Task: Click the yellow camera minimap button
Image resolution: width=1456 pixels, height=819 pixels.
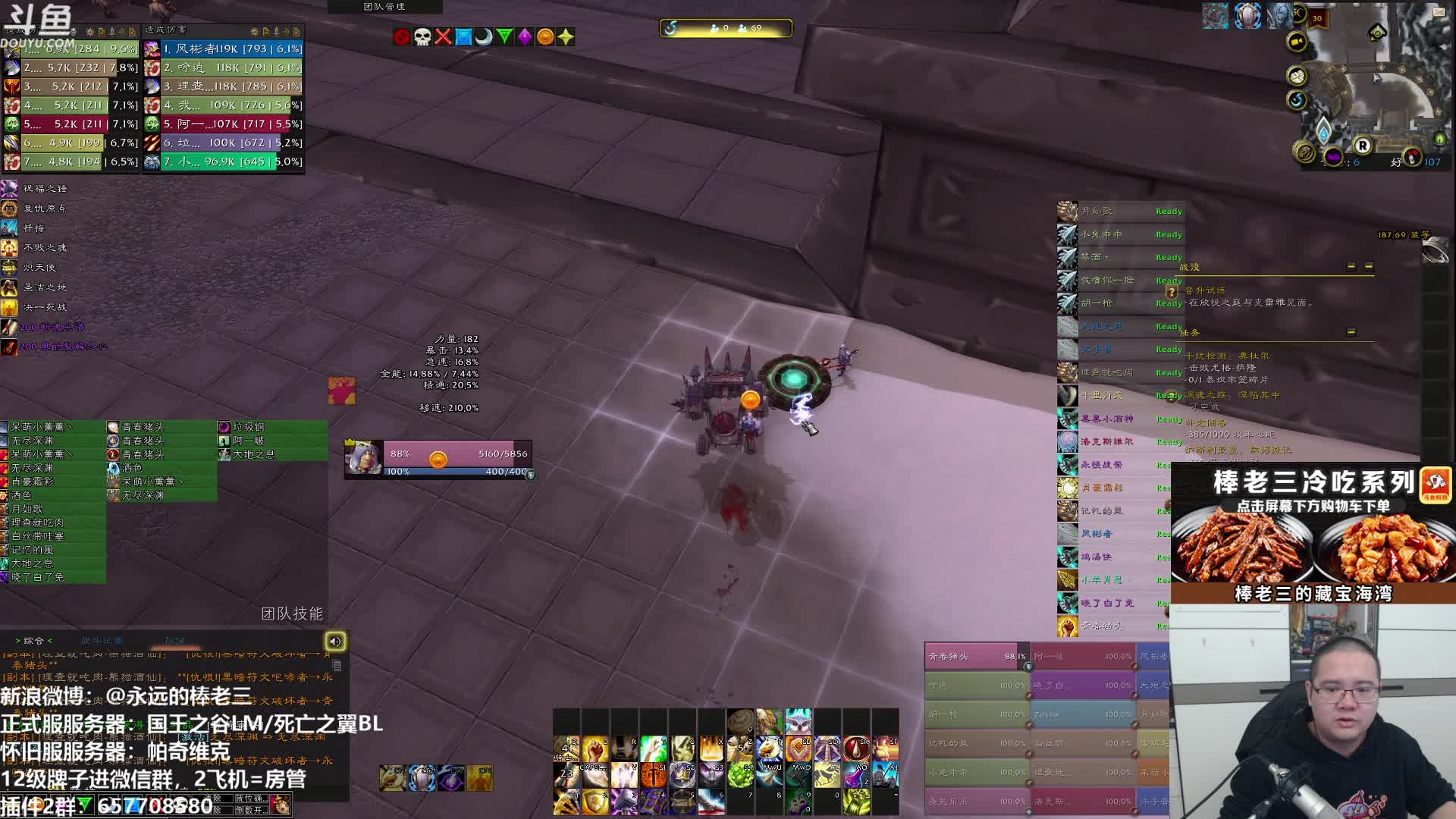Action: [x=1297, y=42]
